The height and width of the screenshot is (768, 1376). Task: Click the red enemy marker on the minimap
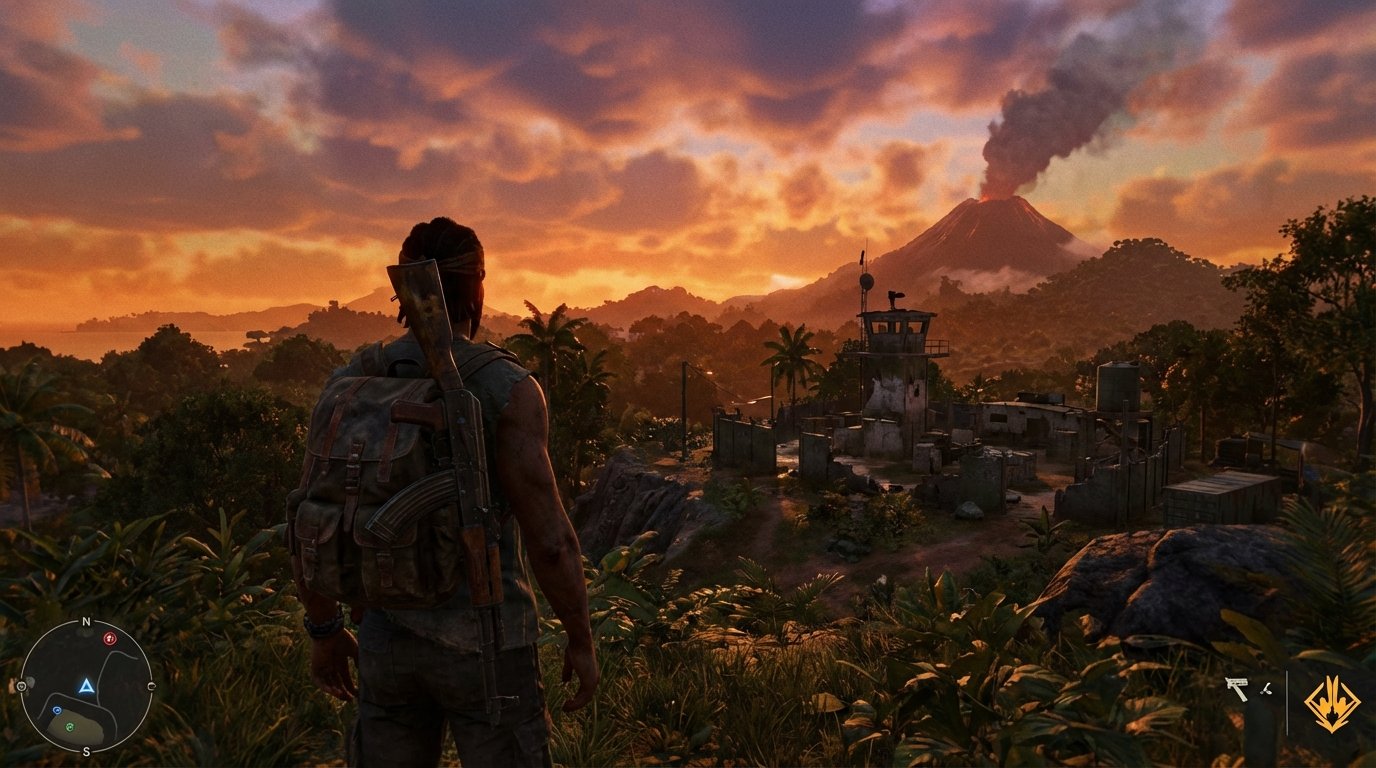click(109, 638)
